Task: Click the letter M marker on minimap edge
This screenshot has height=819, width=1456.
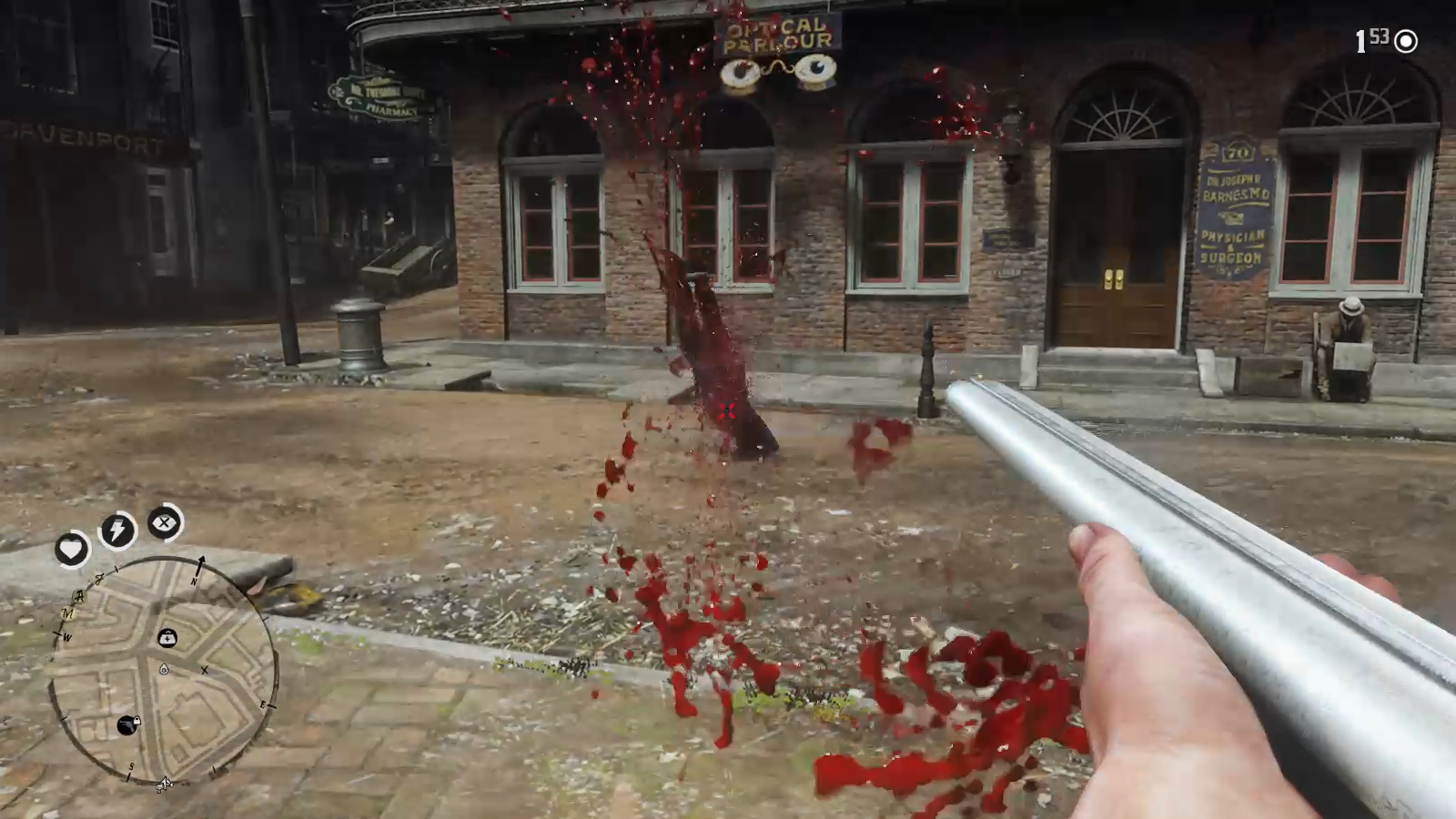Action: [x=66, y=614]
